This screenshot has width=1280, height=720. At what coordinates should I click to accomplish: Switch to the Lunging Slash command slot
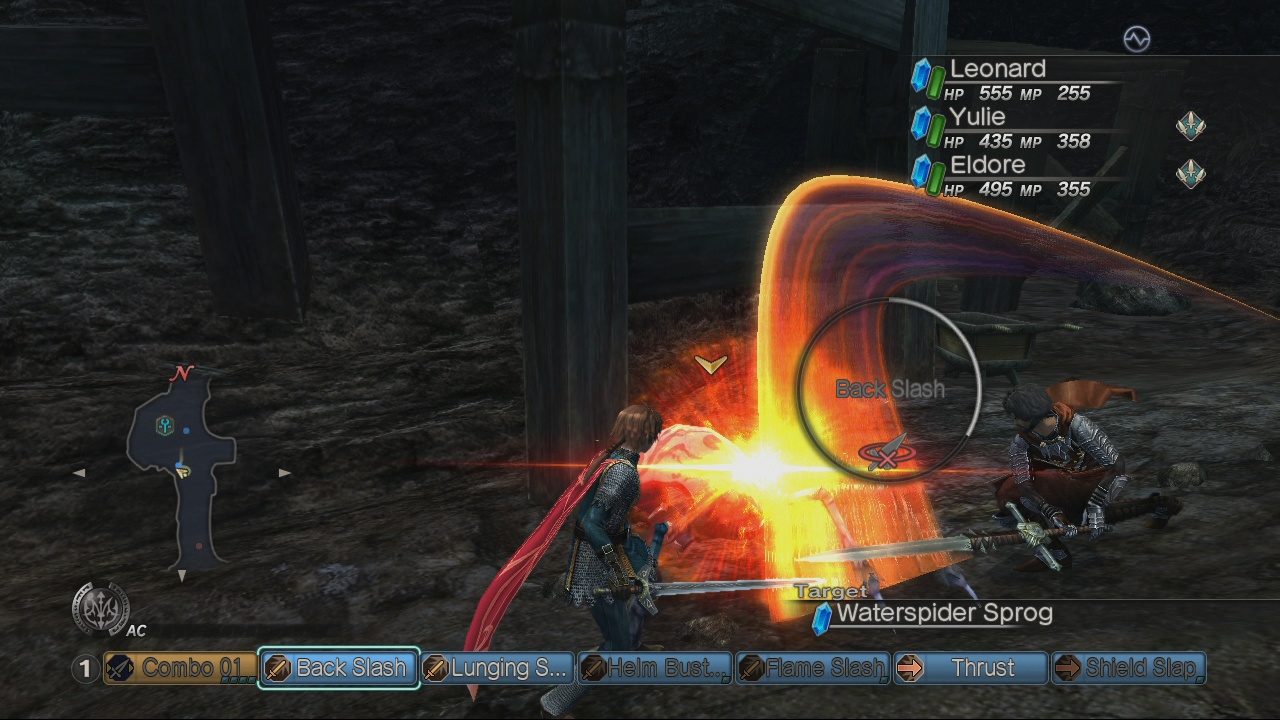click(x=497, y=668)
